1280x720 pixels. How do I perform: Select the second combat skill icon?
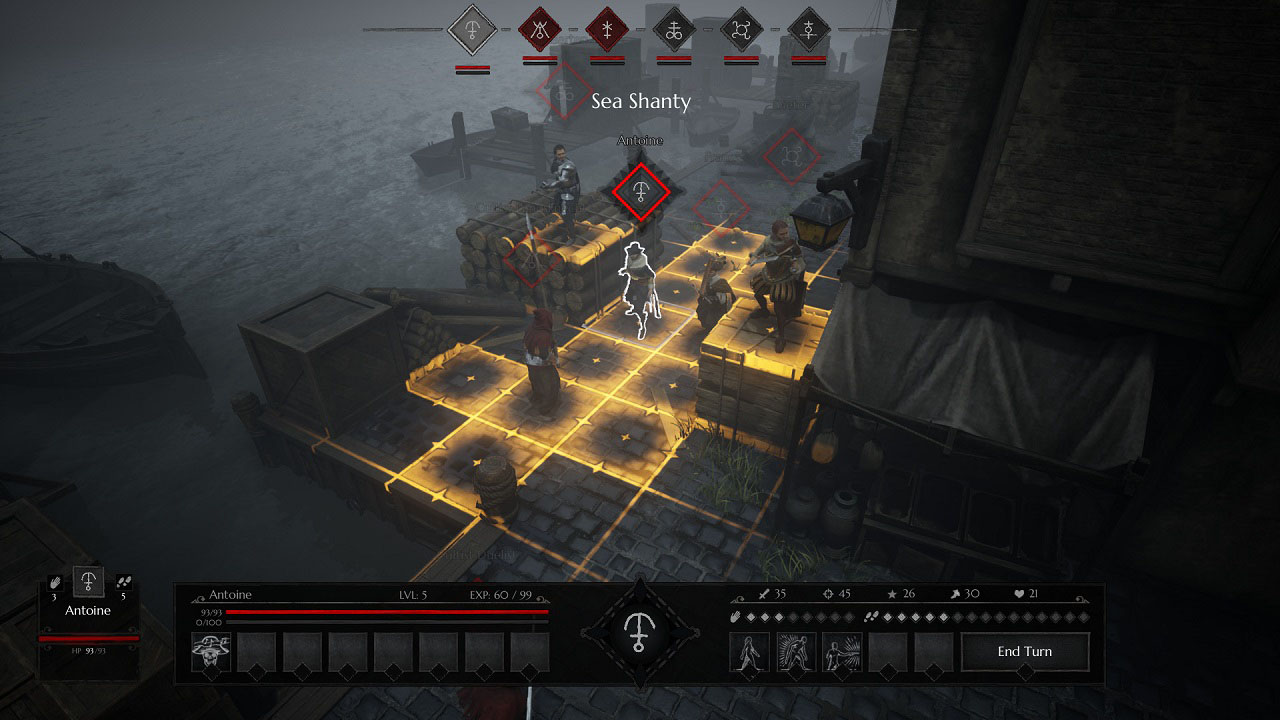(795, 651)
